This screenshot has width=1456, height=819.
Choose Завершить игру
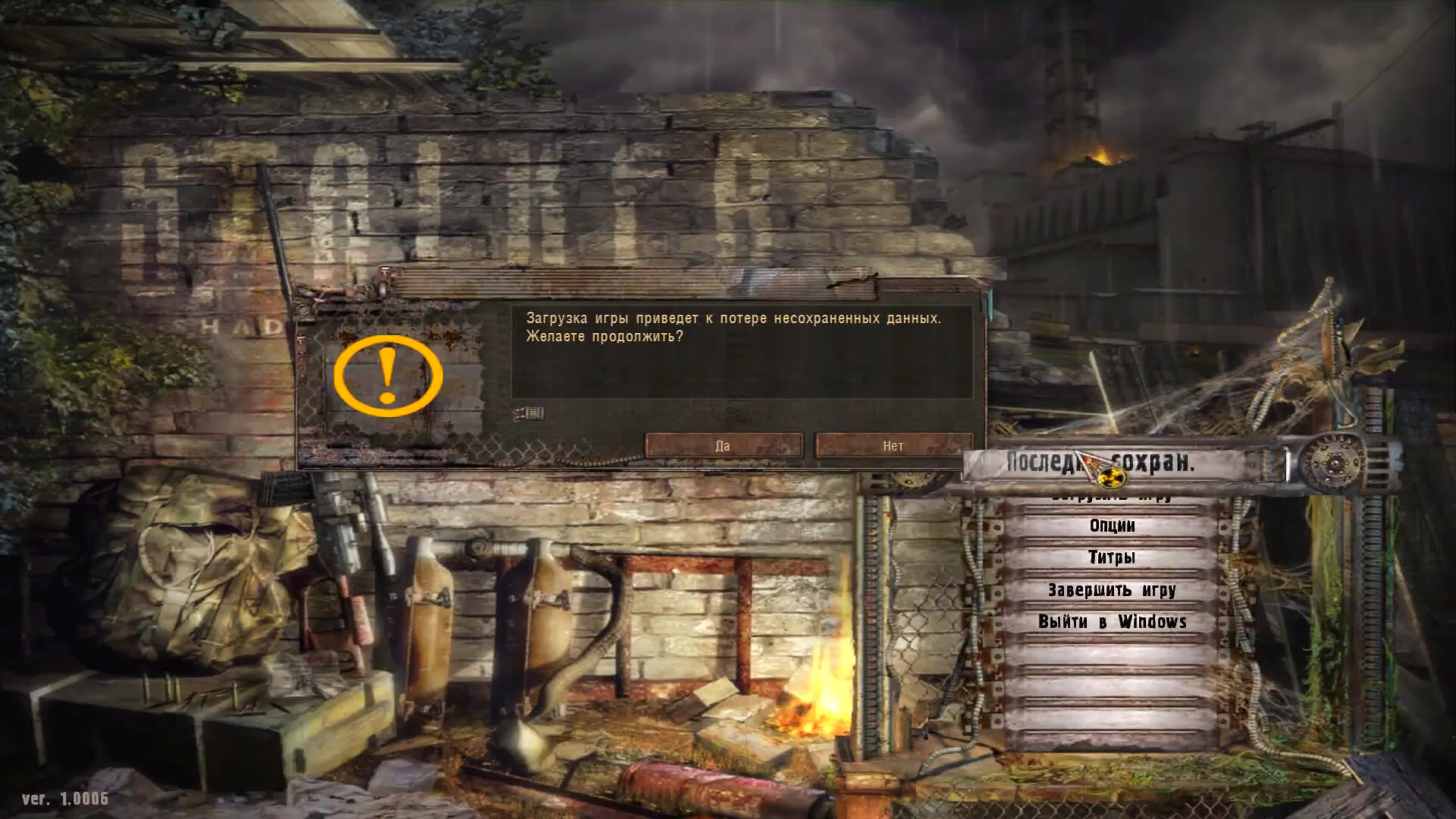click(1112, 590)
